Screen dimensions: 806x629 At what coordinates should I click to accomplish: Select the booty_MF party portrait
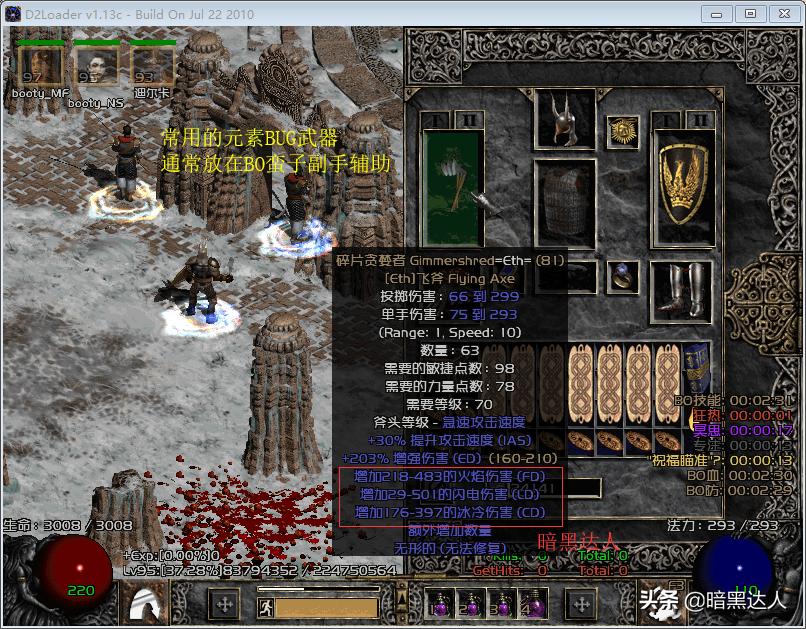pyautogui.click(x=40, y=67)
